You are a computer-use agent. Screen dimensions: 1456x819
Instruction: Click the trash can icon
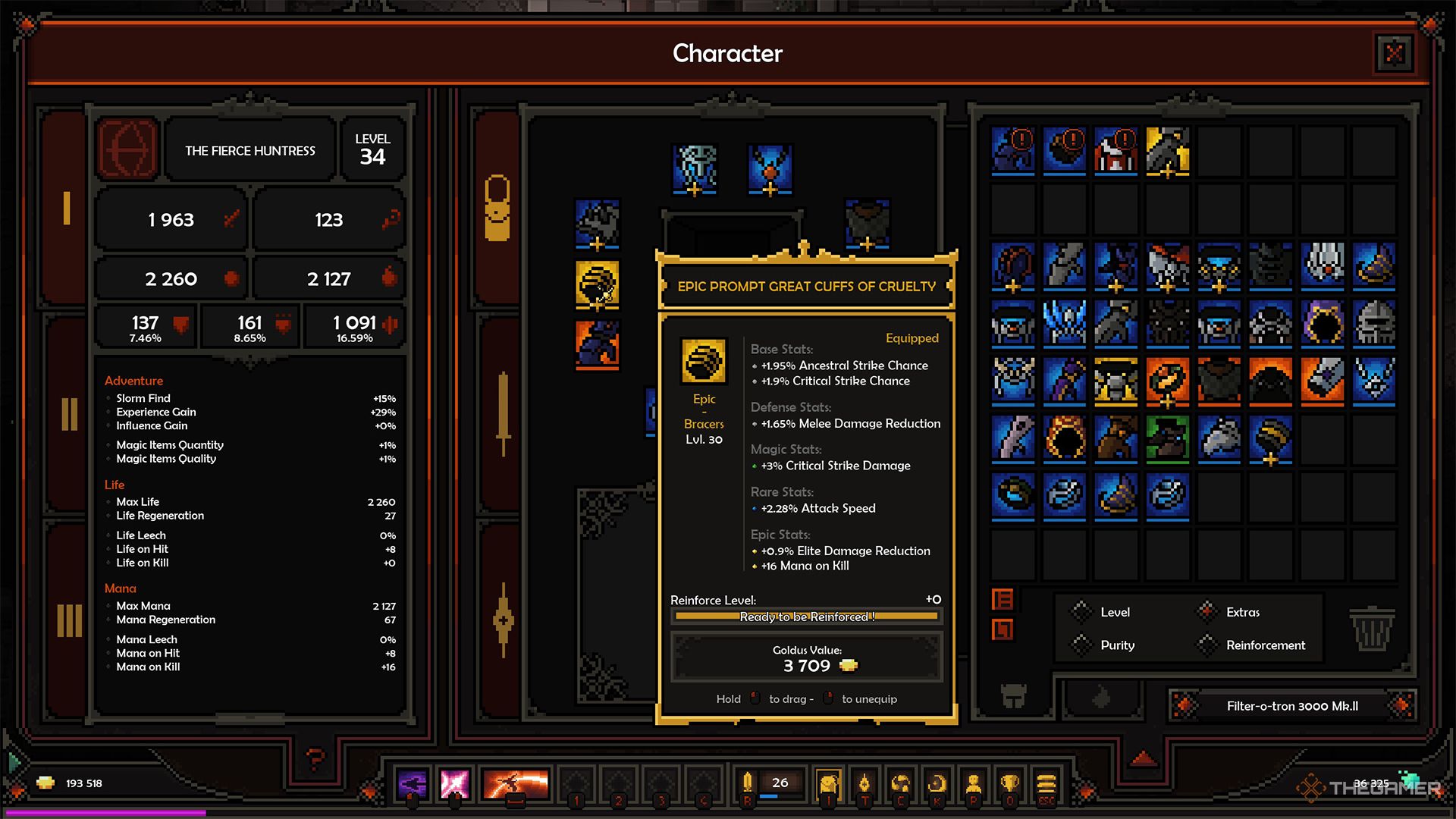click(x=1372, y=628)
